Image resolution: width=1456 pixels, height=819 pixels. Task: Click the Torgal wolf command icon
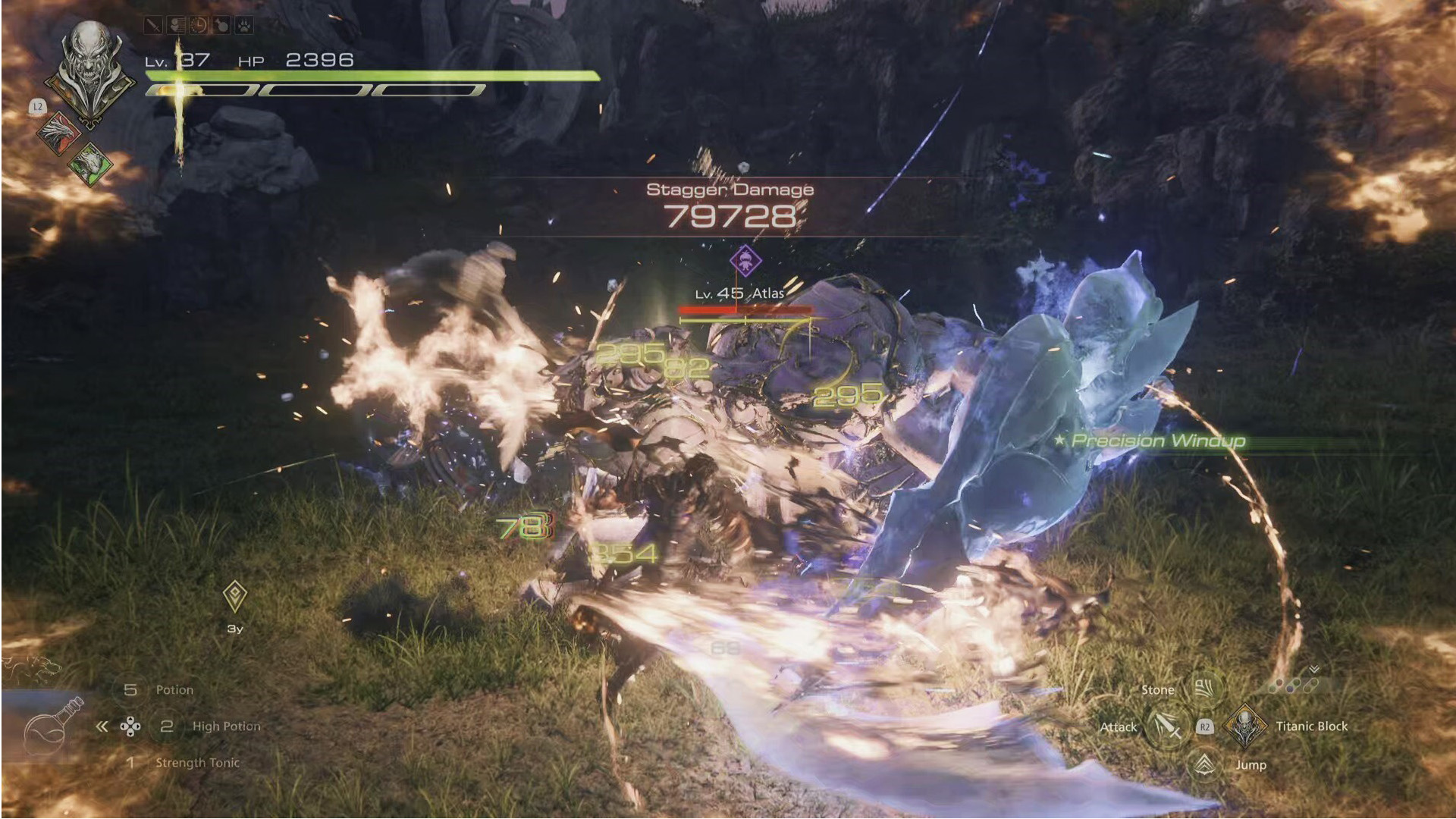pos(32,667)
